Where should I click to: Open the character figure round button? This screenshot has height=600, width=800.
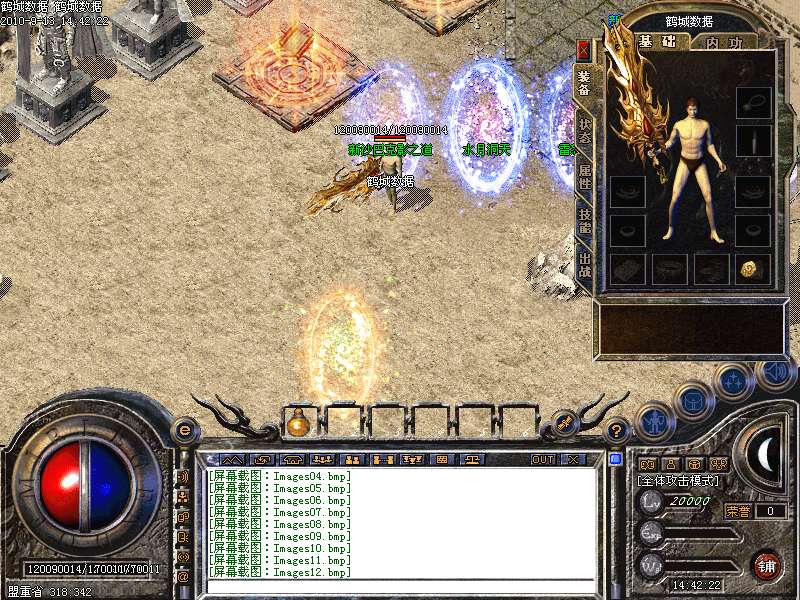coord(654,422)
